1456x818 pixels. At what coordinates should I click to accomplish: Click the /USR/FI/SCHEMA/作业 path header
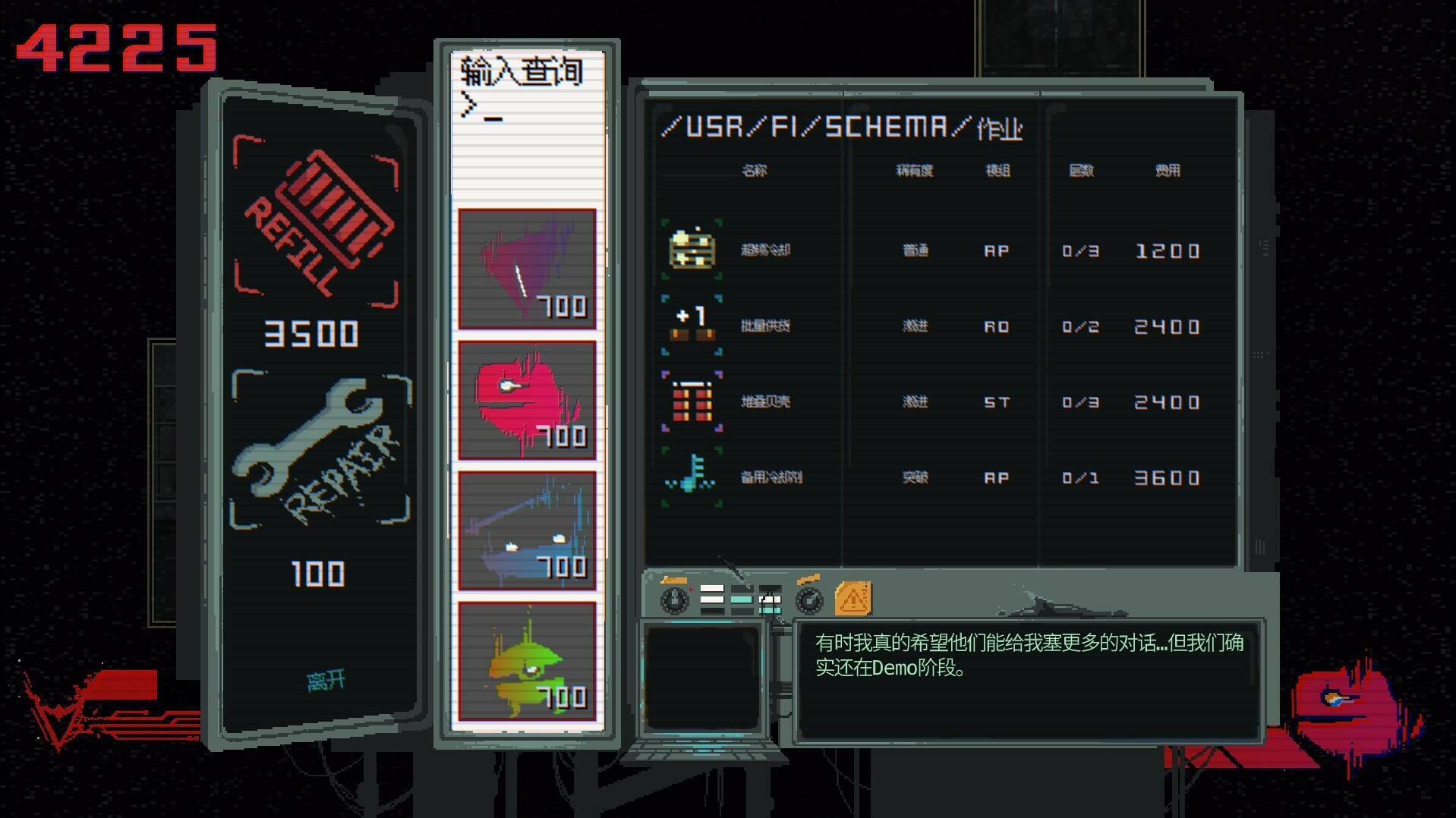point(843,126)
